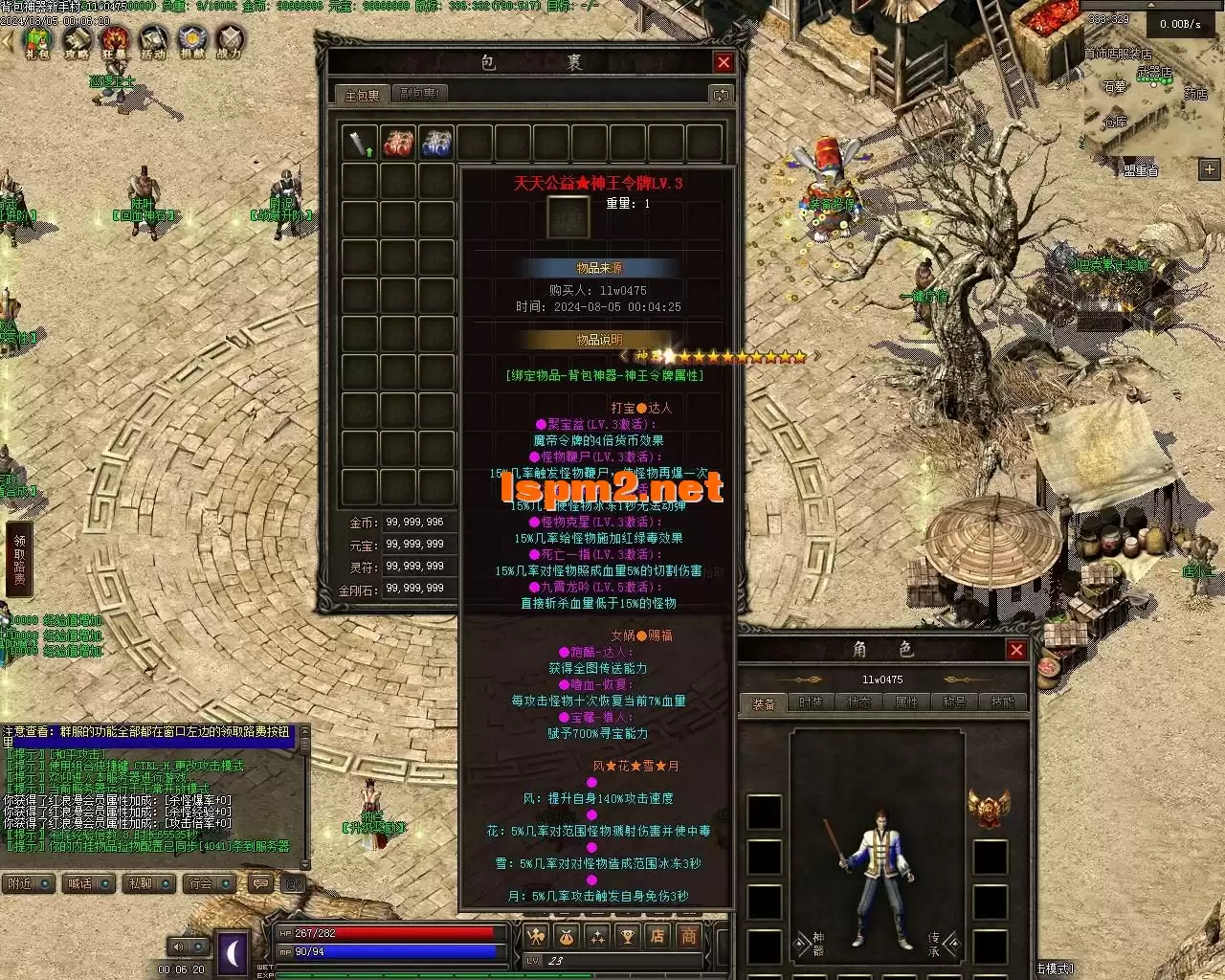This screenshot has width=1225, height=980.
Task: Open the 称号 titles tab
Action: pos(954,702)
